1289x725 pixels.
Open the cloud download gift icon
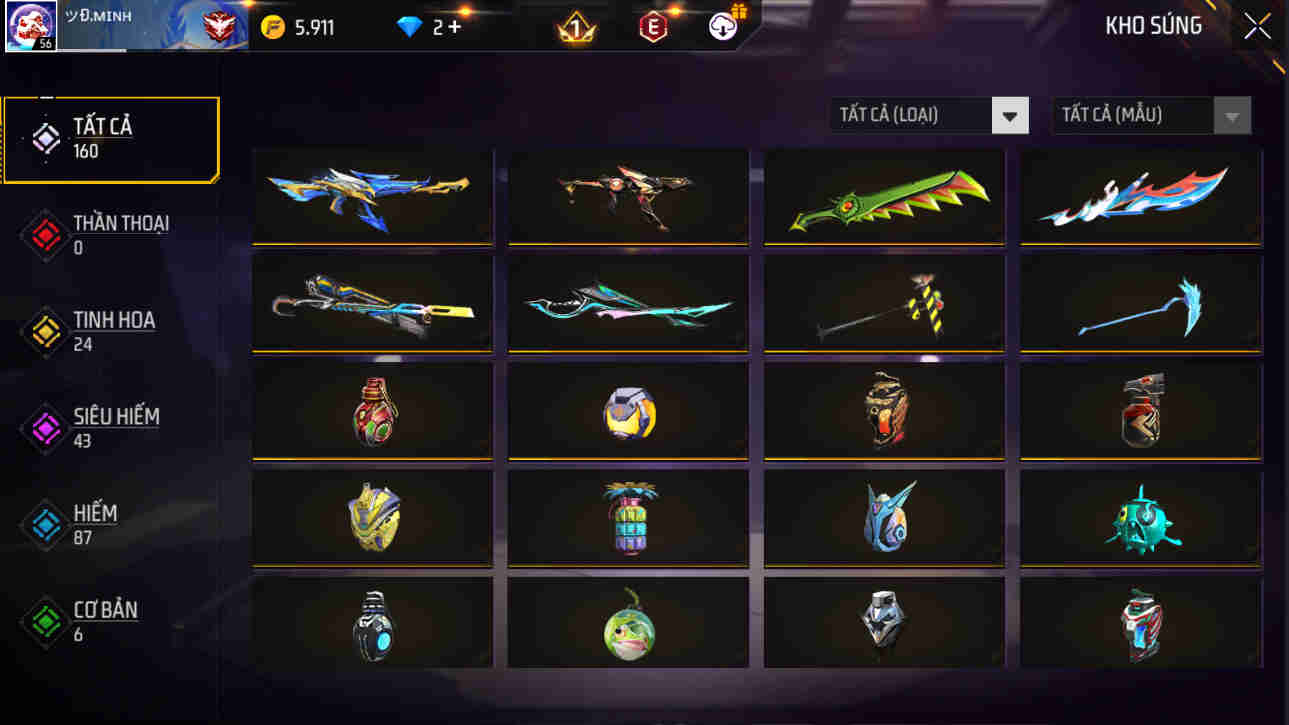tap(725, 25)
